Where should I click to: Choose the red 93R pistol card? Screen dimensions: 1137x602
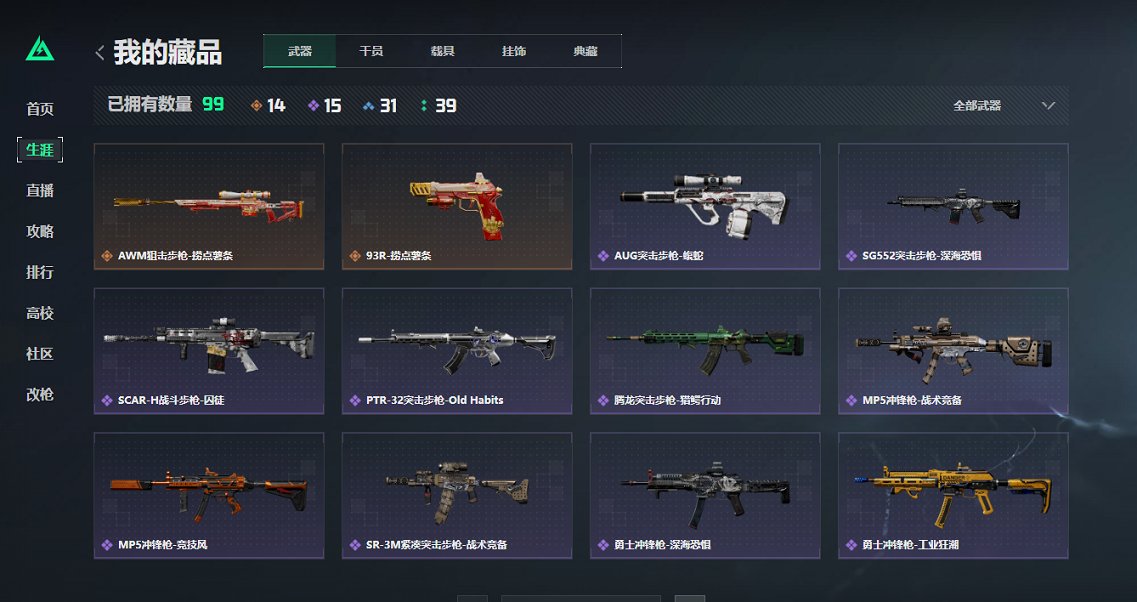click(x=456, y=206)
